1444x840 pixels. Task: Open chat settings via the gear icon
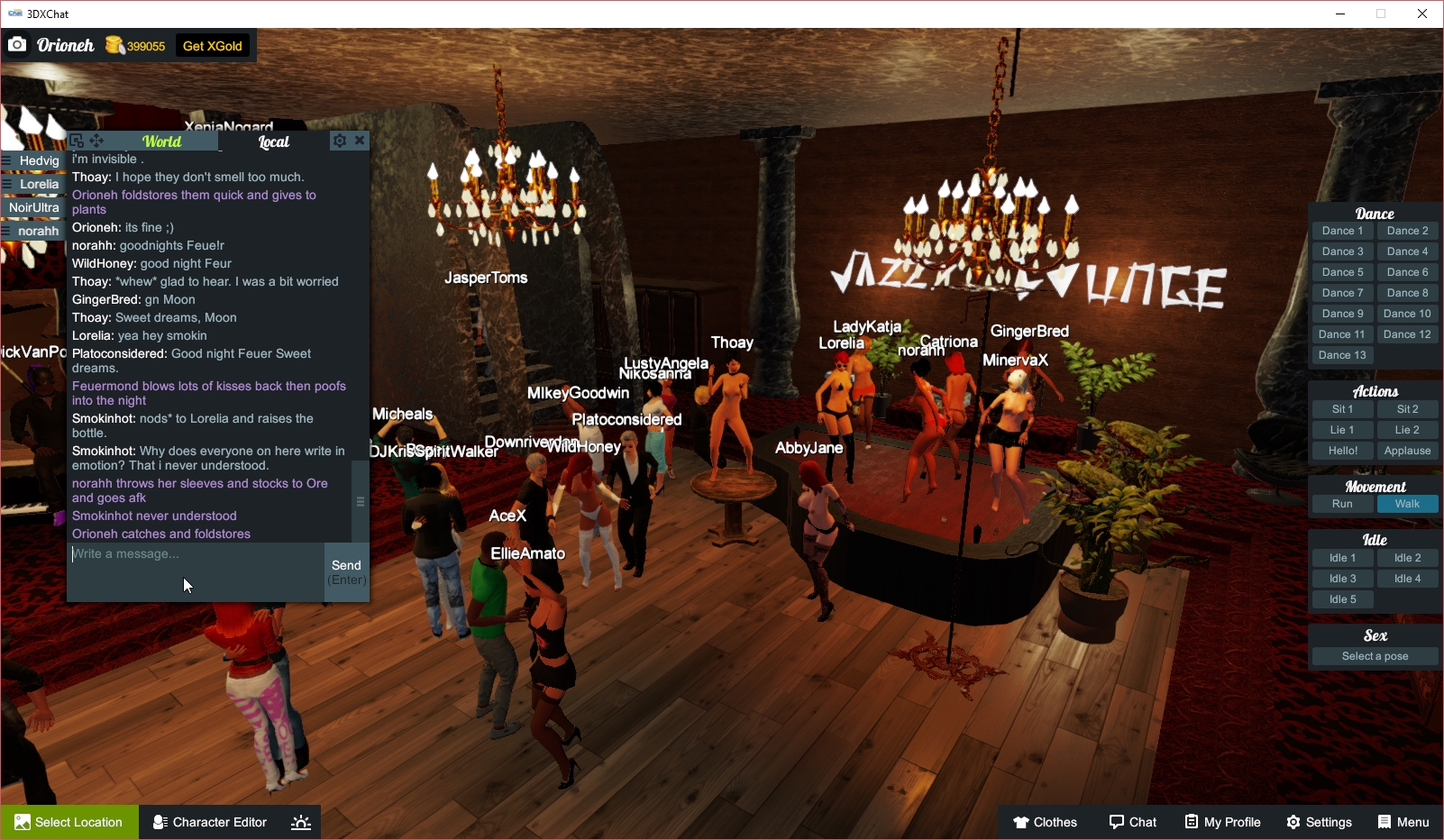[x=340, y=141]
